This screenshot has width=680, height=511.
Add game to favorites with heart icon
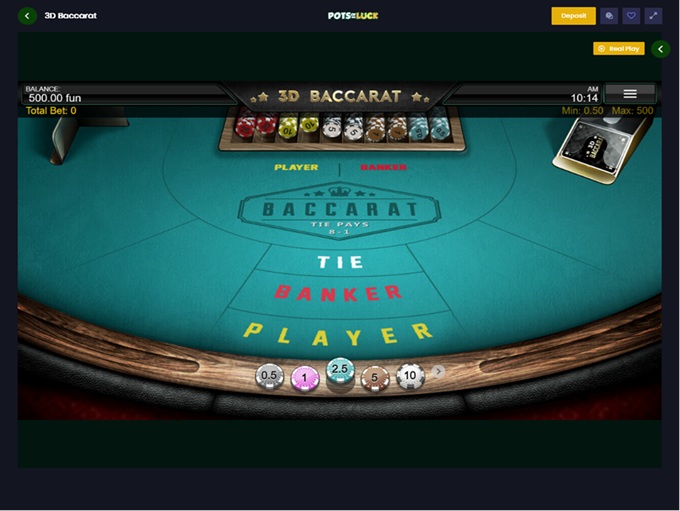631,16
